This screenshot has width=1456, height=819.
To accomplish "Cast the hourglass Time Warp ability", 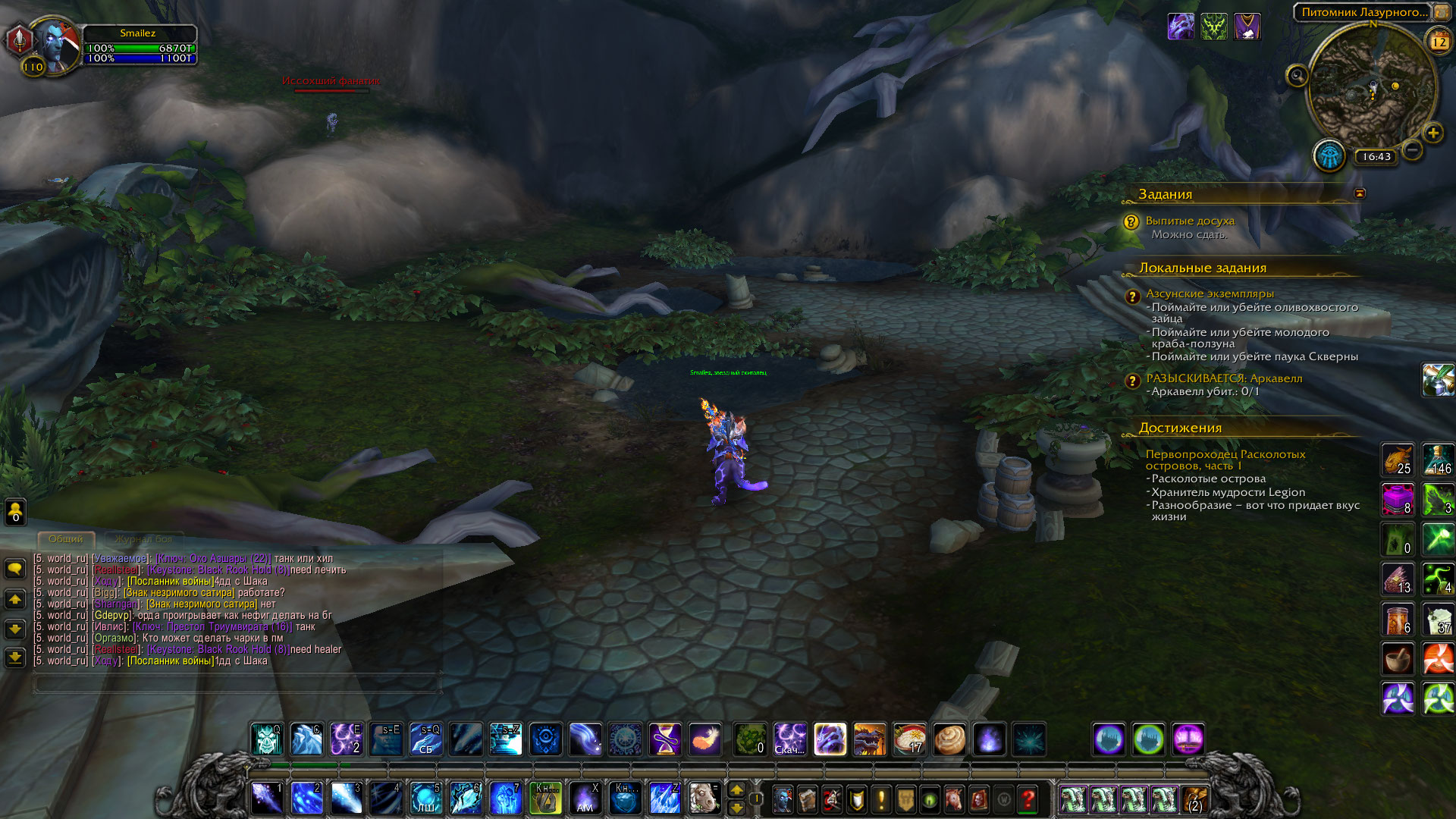I will [665, 739].
